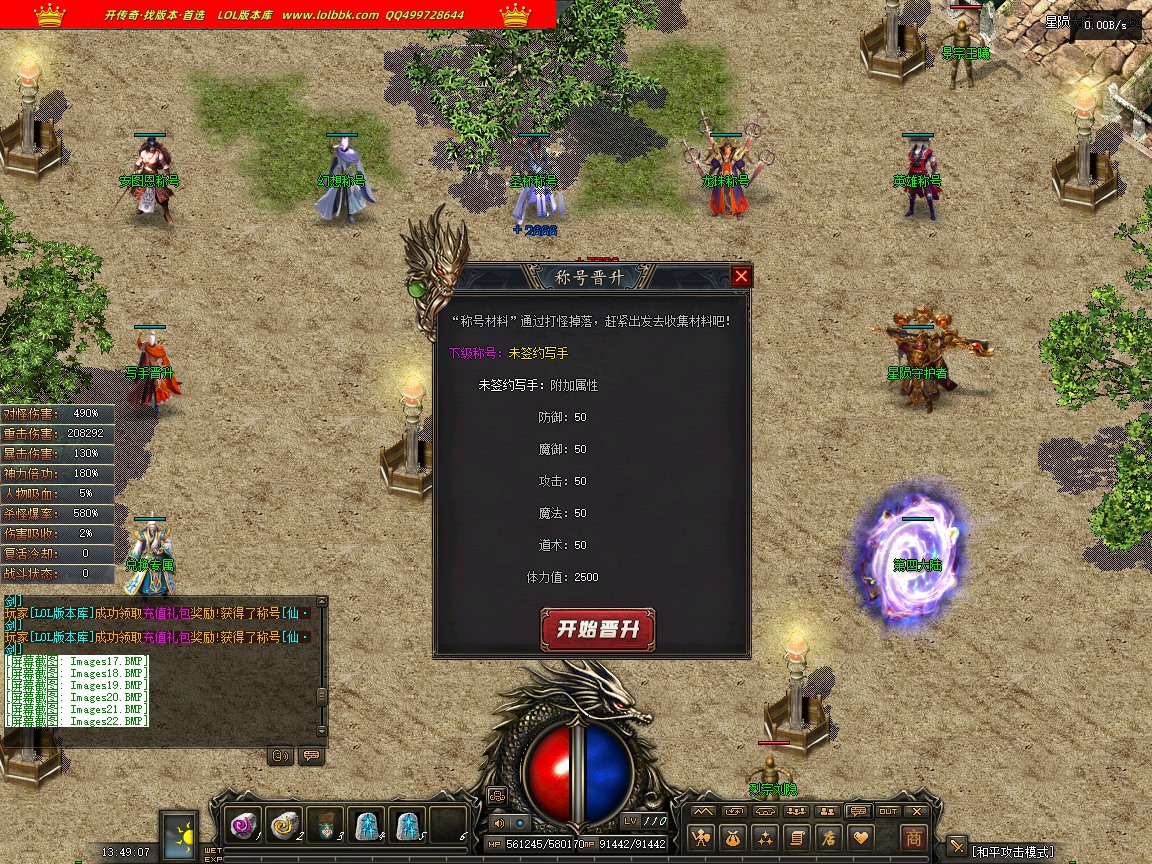Open the money bag inventory icon
1152x864 pixels.
point(734,837)
